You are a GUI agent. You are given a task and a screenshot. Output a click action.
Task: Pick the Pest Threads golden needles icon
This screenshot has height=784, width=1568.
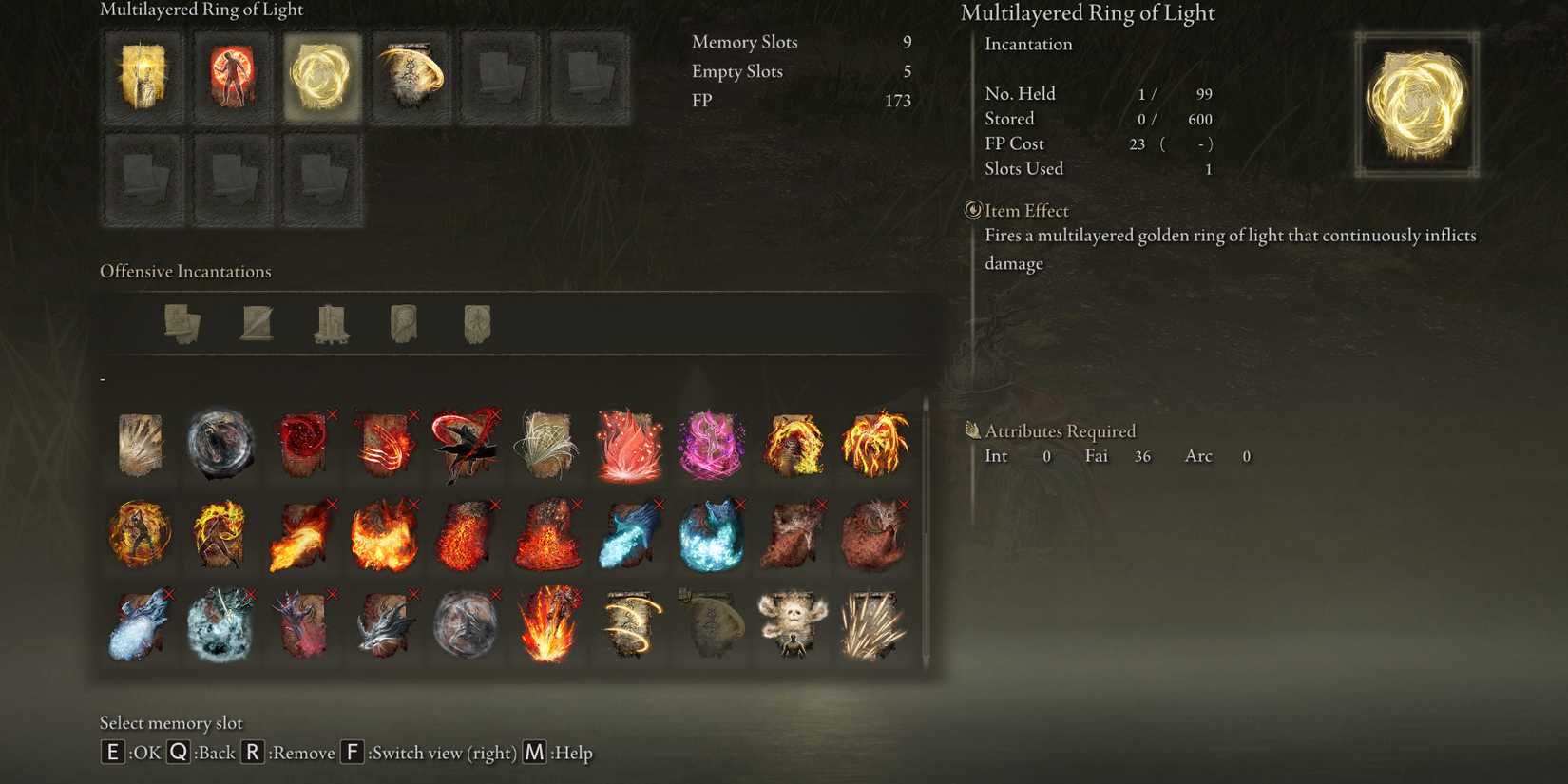click(x=875, y=622)
